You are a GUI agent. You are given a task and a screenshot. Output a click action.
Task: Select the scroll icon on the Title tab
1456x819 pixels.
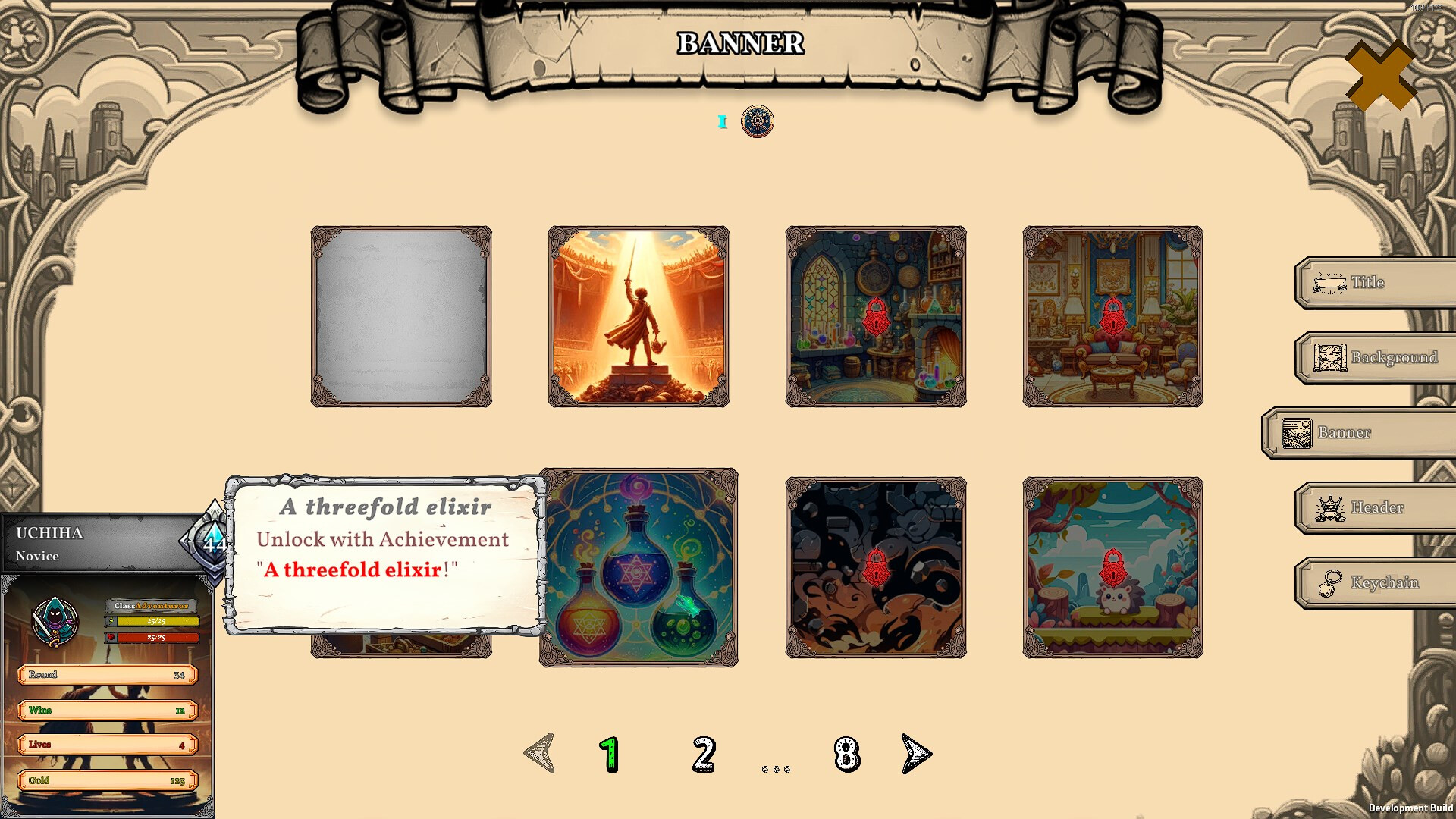point(1331,283)
